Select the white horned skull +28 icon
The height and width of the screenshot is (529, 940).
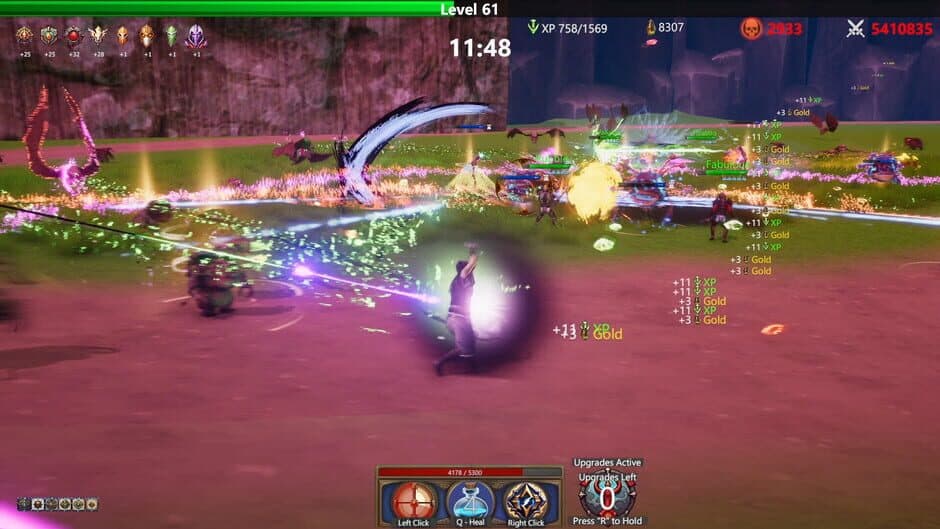tap(97, 37)
